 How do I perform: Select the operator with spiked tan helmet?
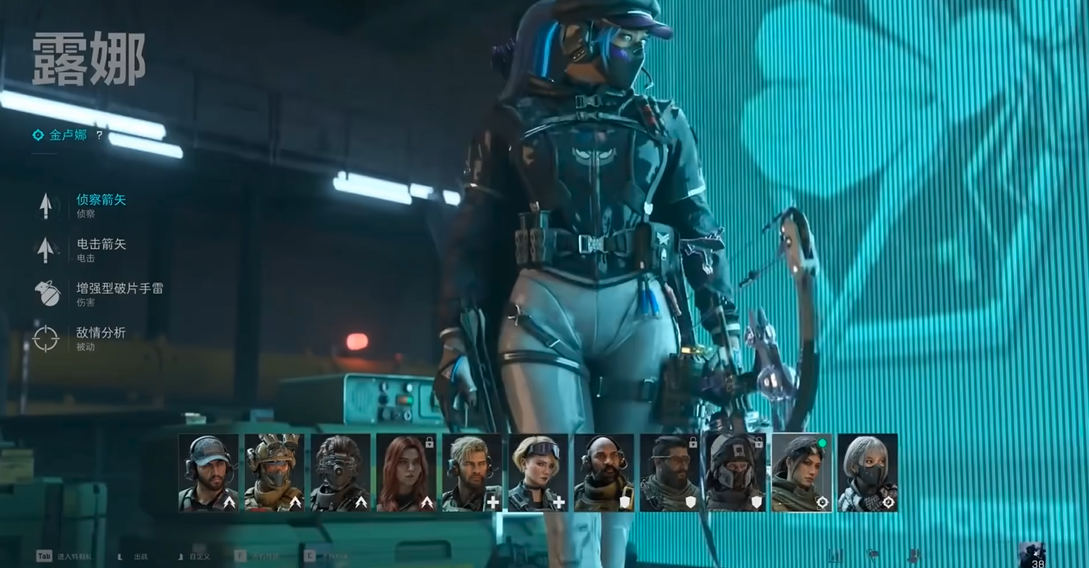pos(274,473)
